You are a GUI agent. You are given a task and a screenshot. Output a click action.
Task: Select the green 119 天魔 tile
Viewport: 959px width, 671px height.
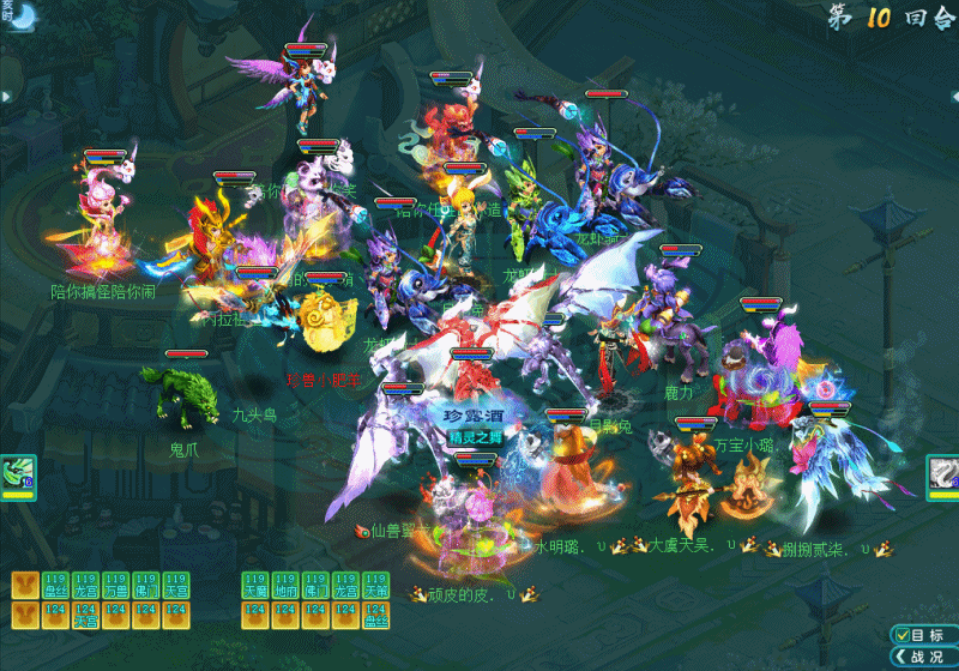click(256, 585)
